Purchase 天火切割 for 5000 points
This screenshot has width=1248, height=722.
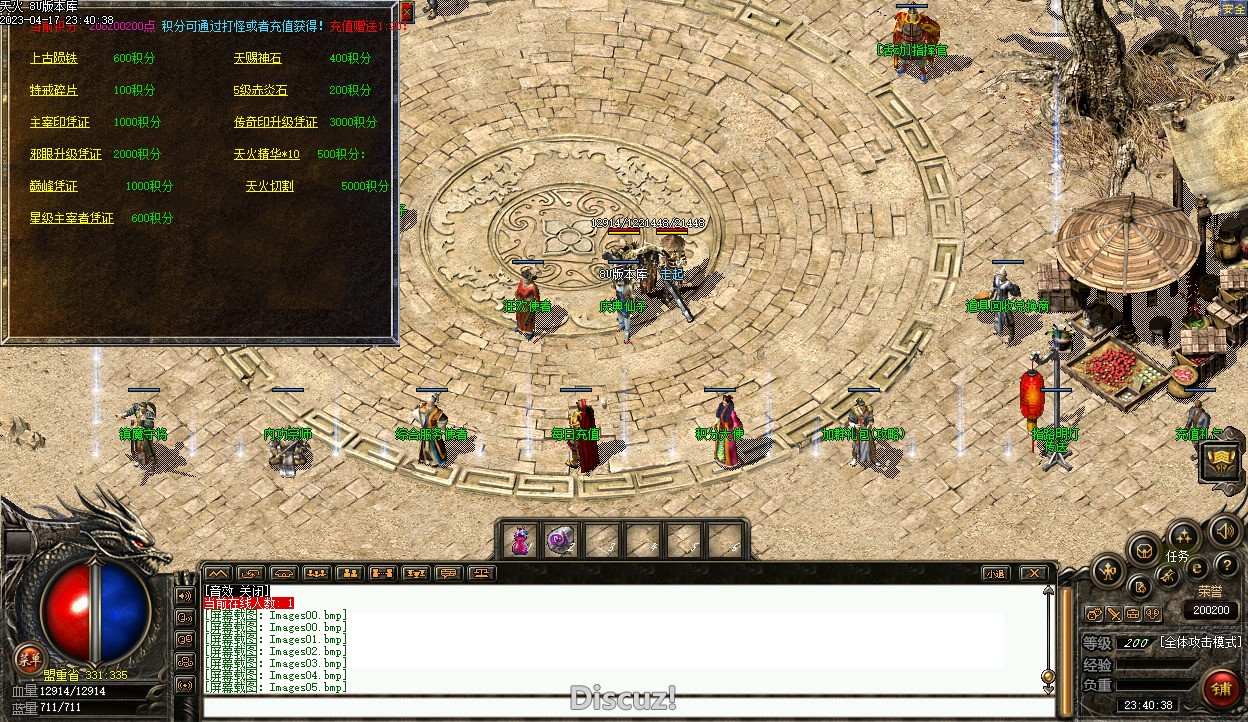click(x=270, y=187)
